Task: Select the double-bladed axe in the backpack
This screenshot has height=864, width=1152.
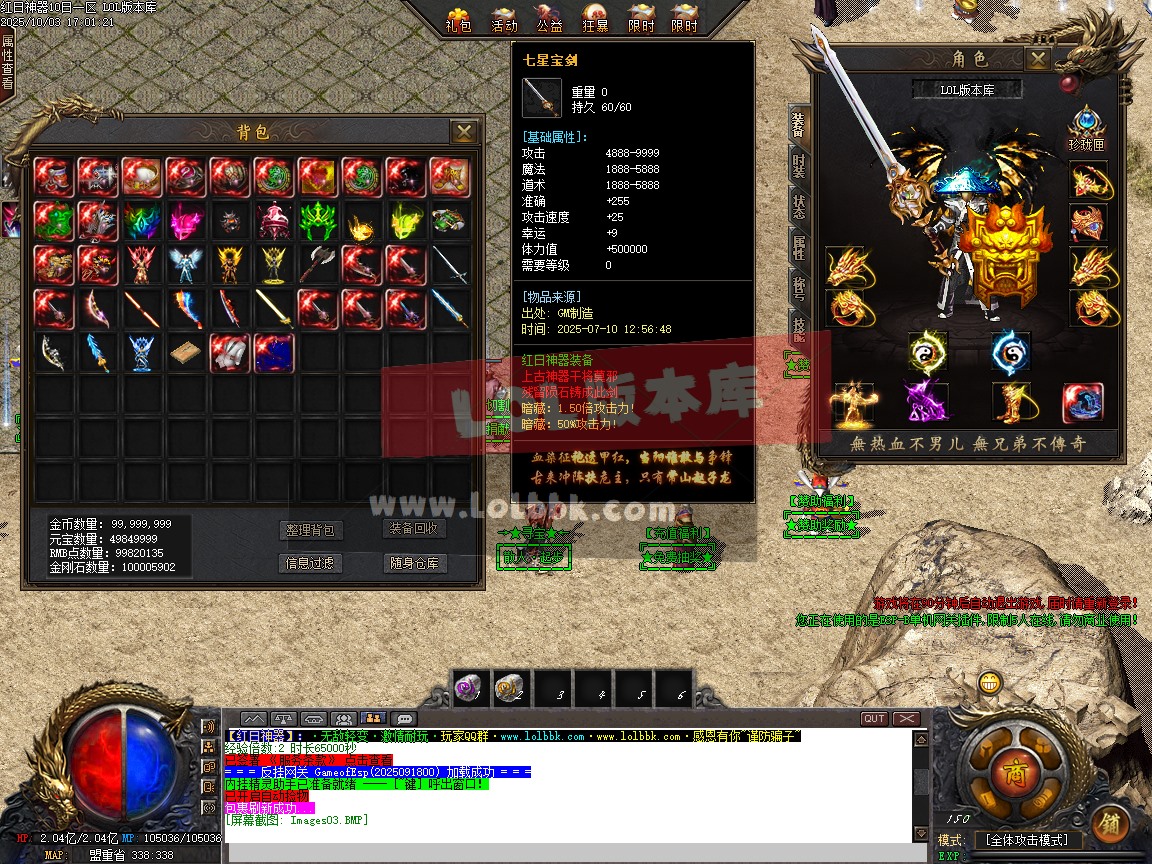Action: click(318, 265)
